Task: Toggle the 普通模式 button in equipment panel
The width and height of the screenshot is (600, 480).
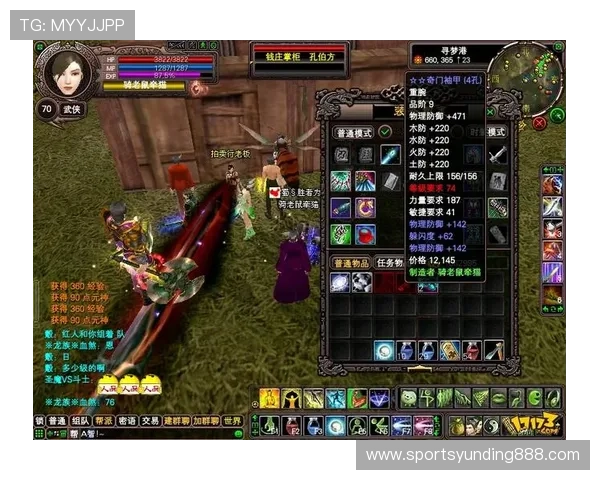Action: [x=352, y=132]
